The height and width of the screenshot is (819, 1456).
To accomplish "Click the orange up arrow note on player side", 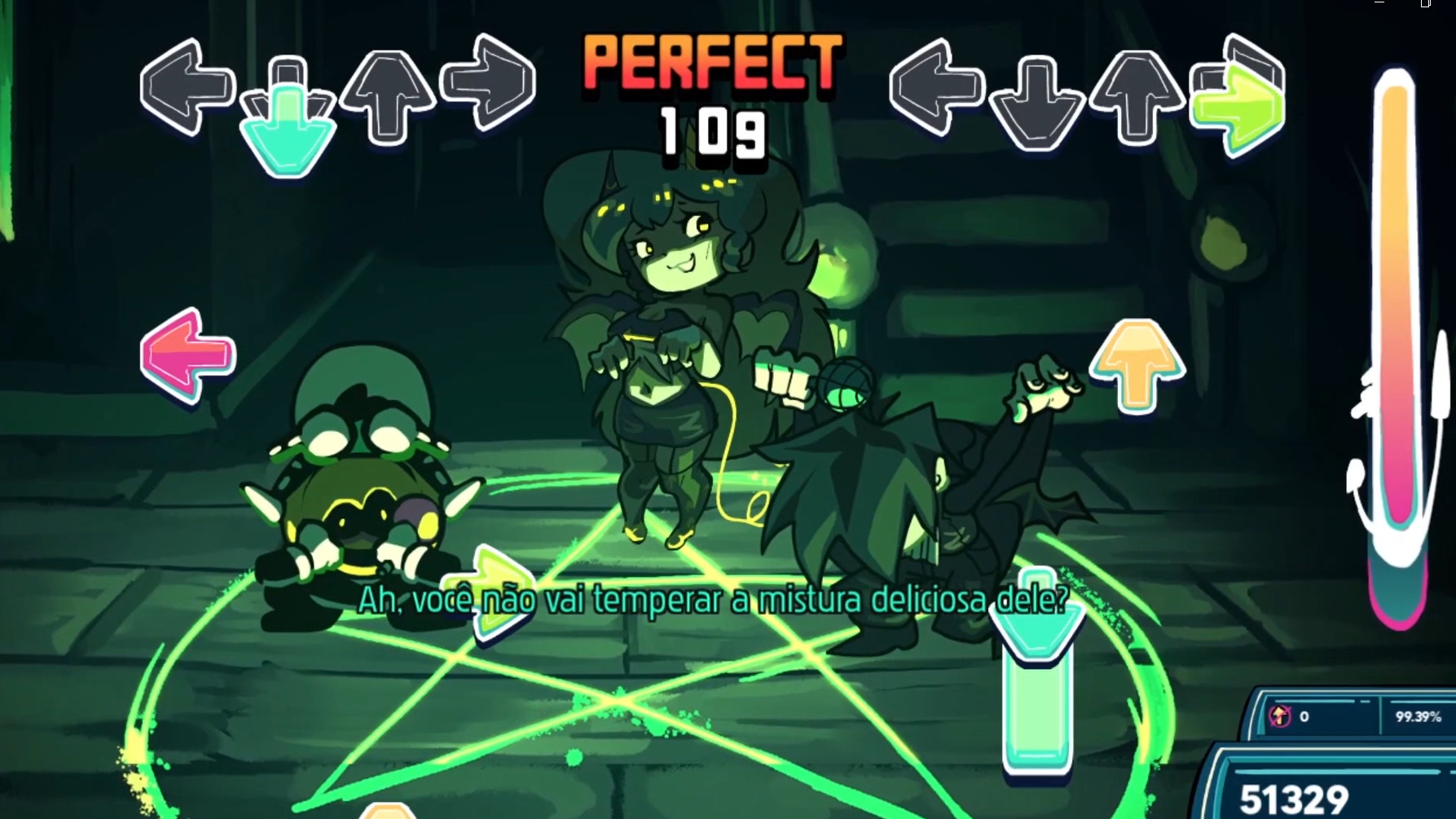I will pyautogui.click(x=1135, y=359).
